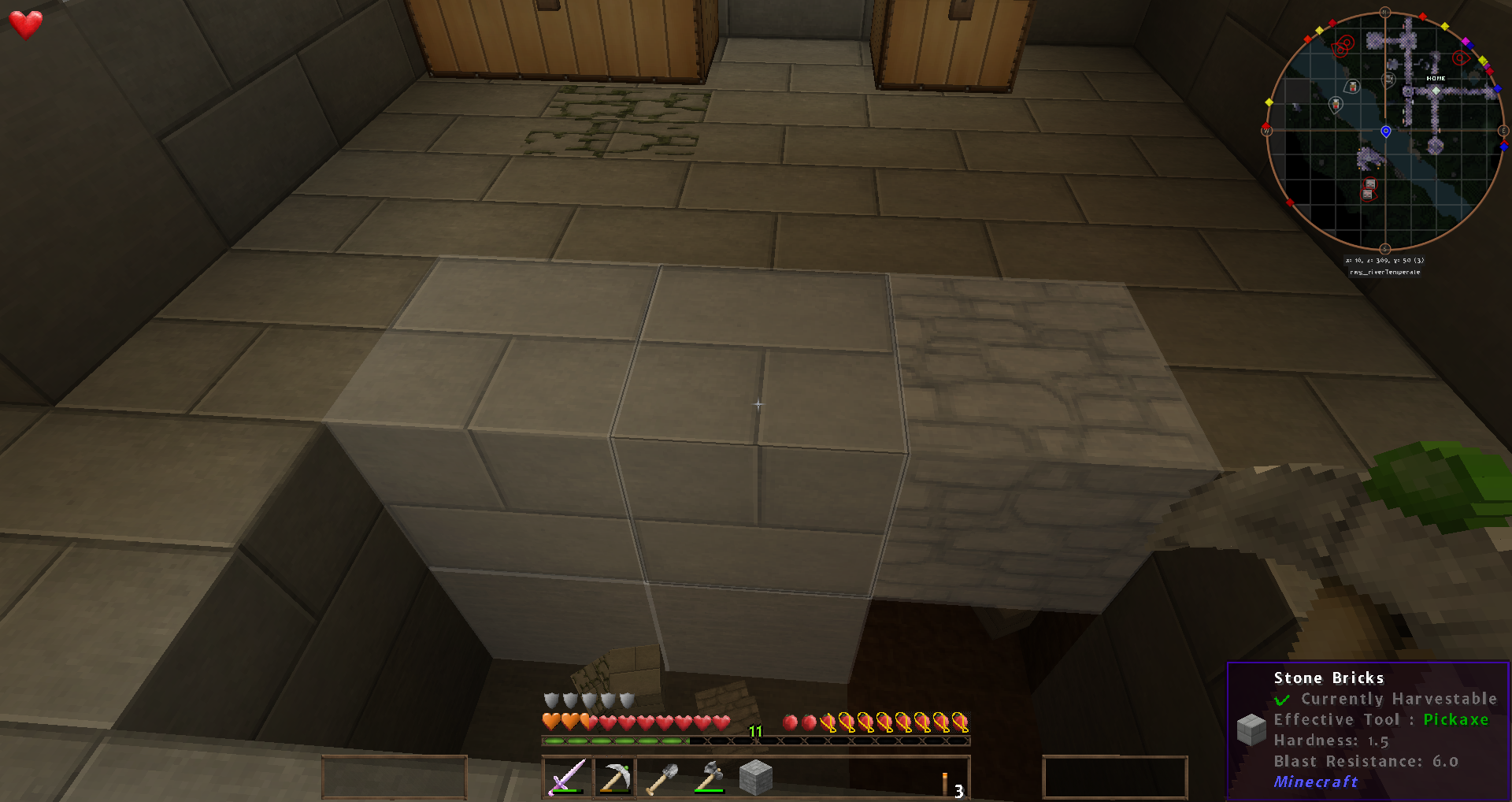The width and height of the screenshot is (1512, 802).
Task: Click the green Currently Harvestable checkmark
Action: pos(1284,699)
